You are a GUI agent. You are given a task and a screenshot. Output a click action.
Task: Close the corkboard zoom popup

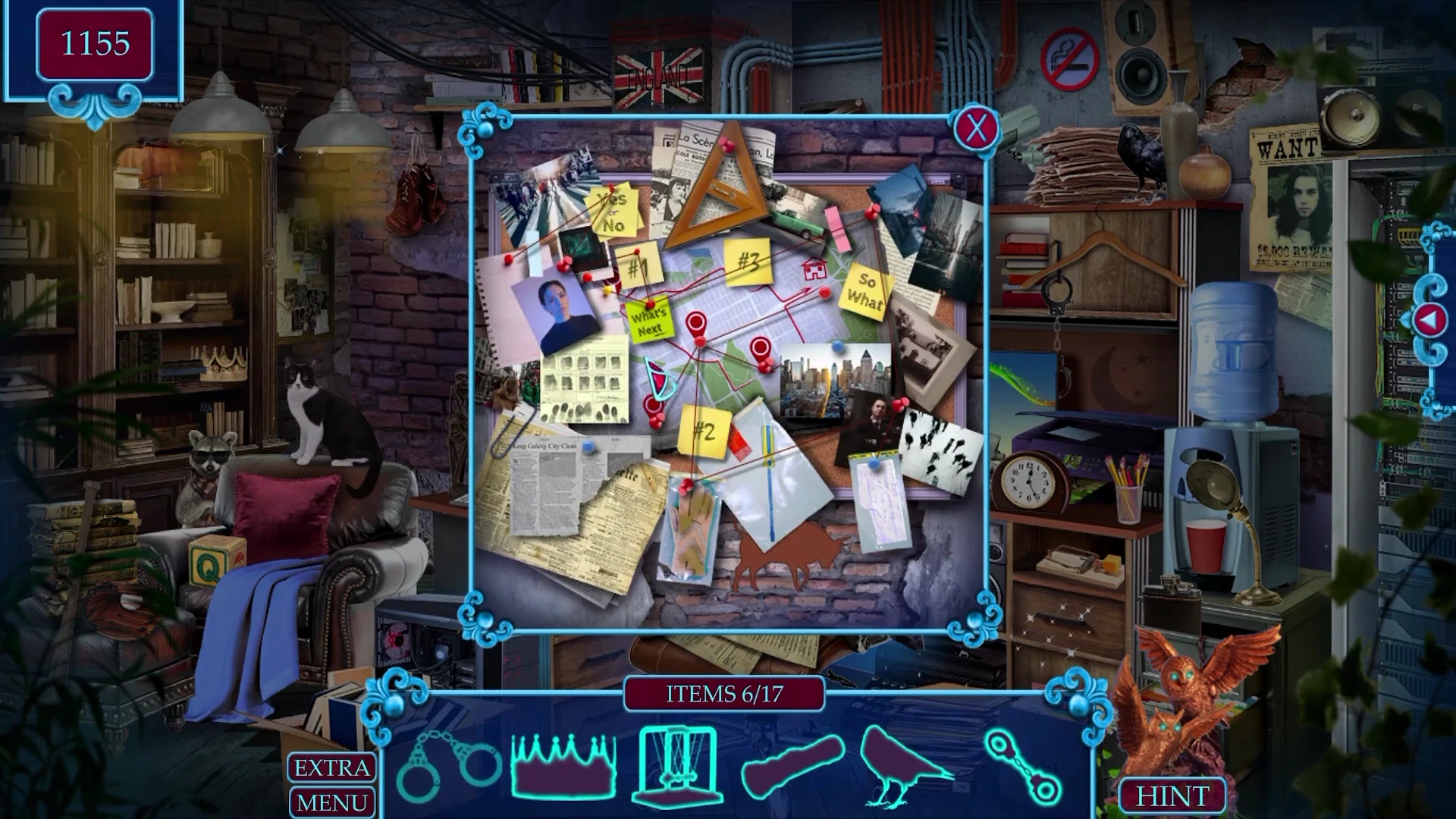(976, 129)
